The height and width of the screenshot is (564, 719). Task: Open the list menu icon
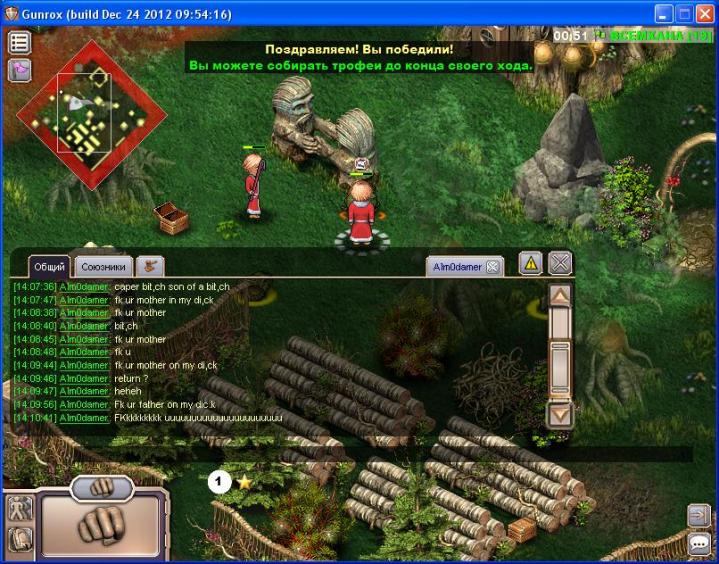click(19, 42)
